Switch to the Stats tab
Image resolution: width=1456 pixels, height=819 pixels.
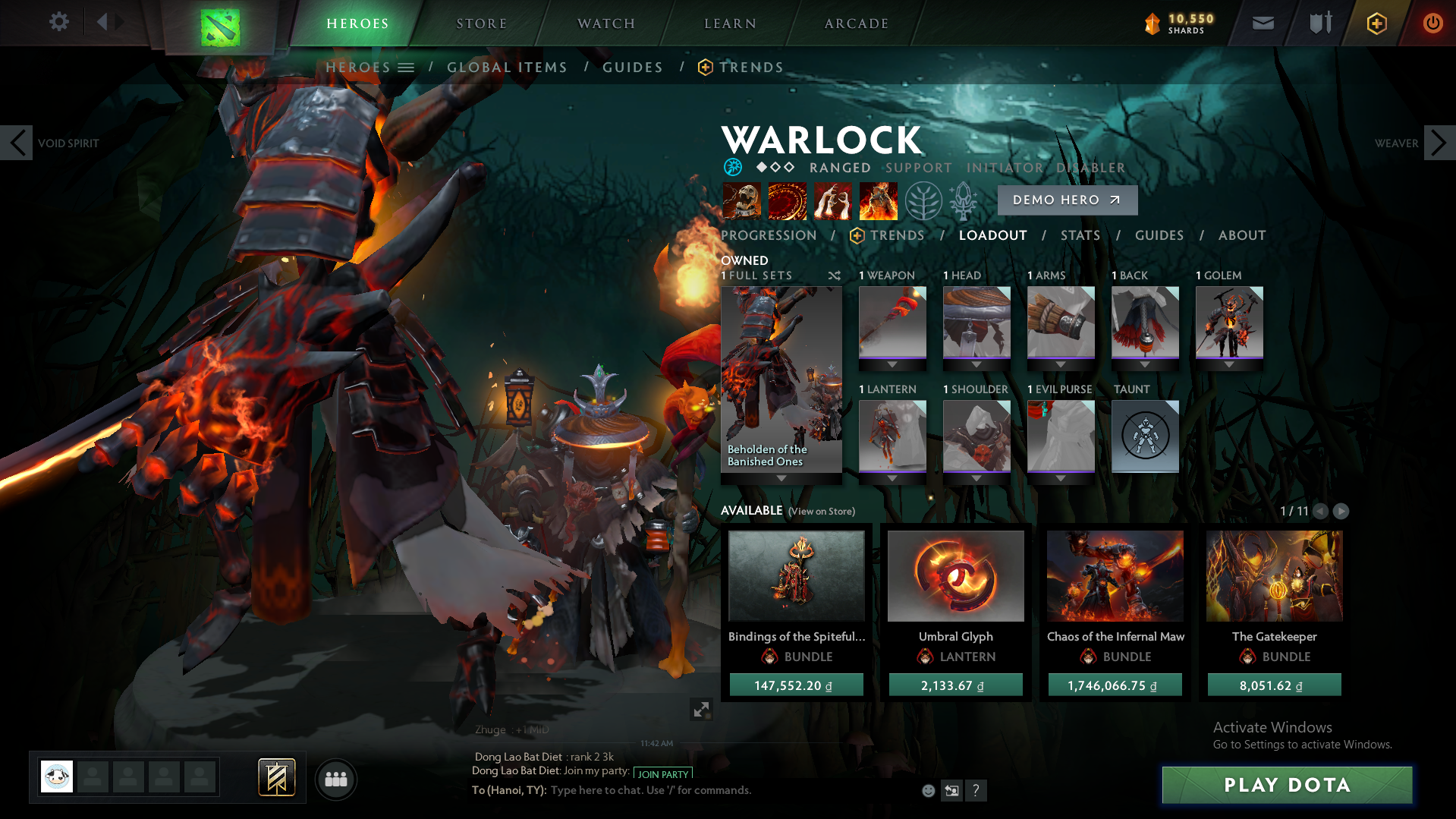(x=1080, y=235)
